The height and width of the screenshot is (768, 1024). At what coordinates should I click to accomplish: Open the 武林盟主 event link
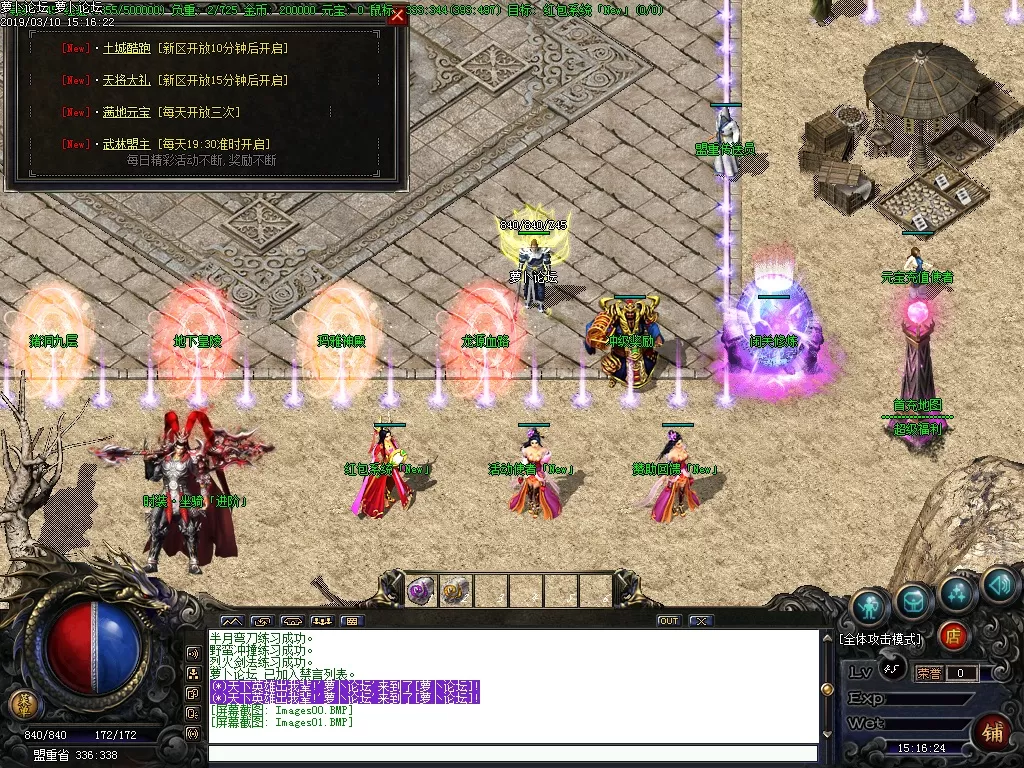[x=125, y=144]
